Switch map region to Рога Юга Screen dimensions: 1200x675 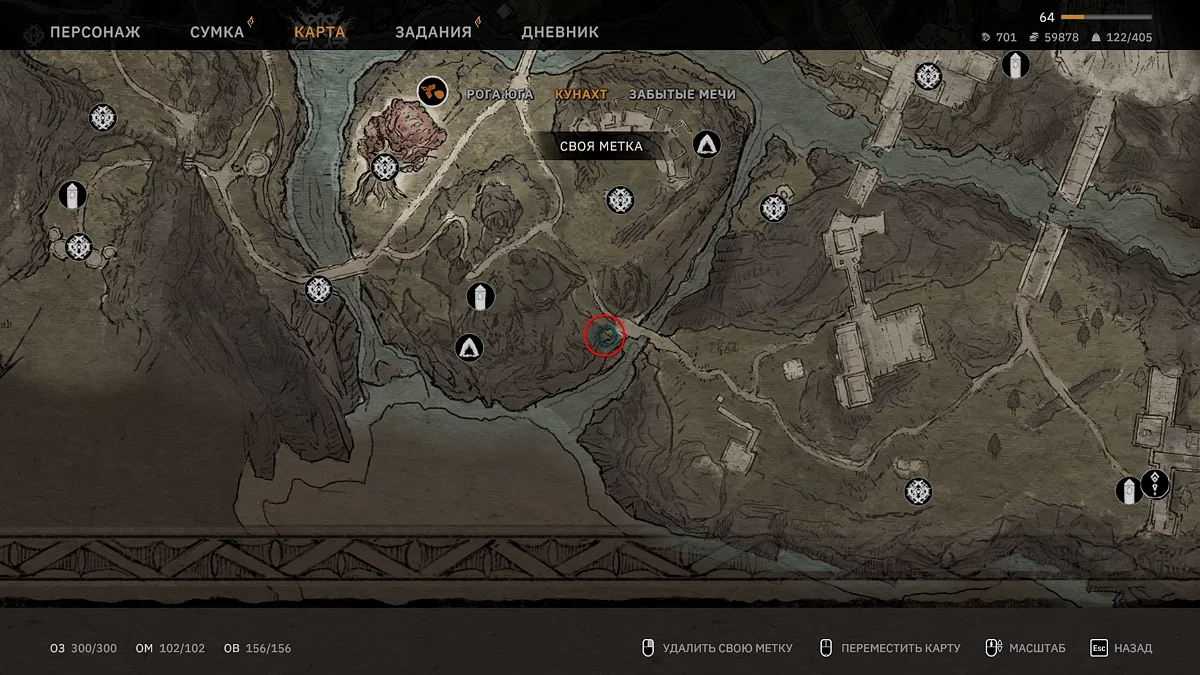pos(500,94)
